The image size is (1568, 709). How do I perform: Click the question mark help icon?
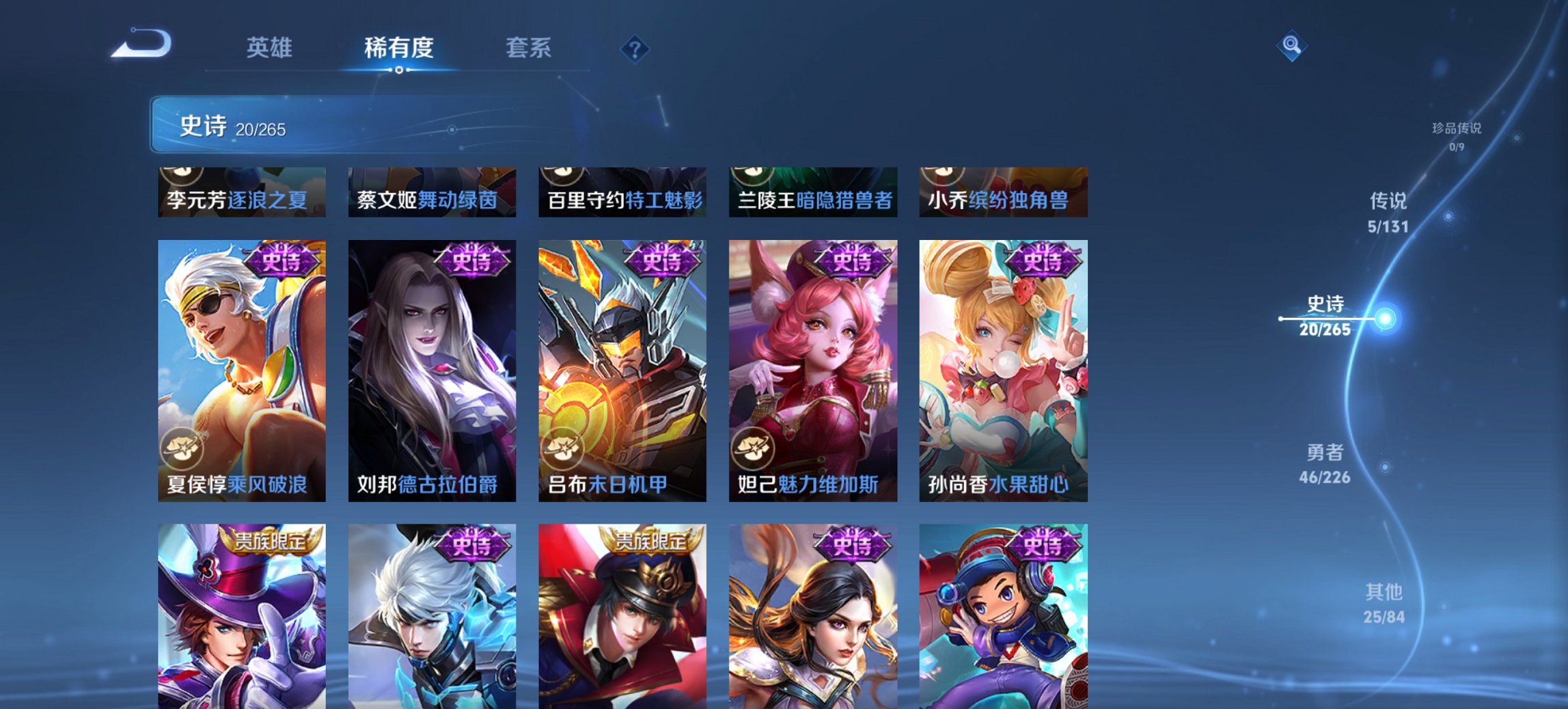(634, 49)
